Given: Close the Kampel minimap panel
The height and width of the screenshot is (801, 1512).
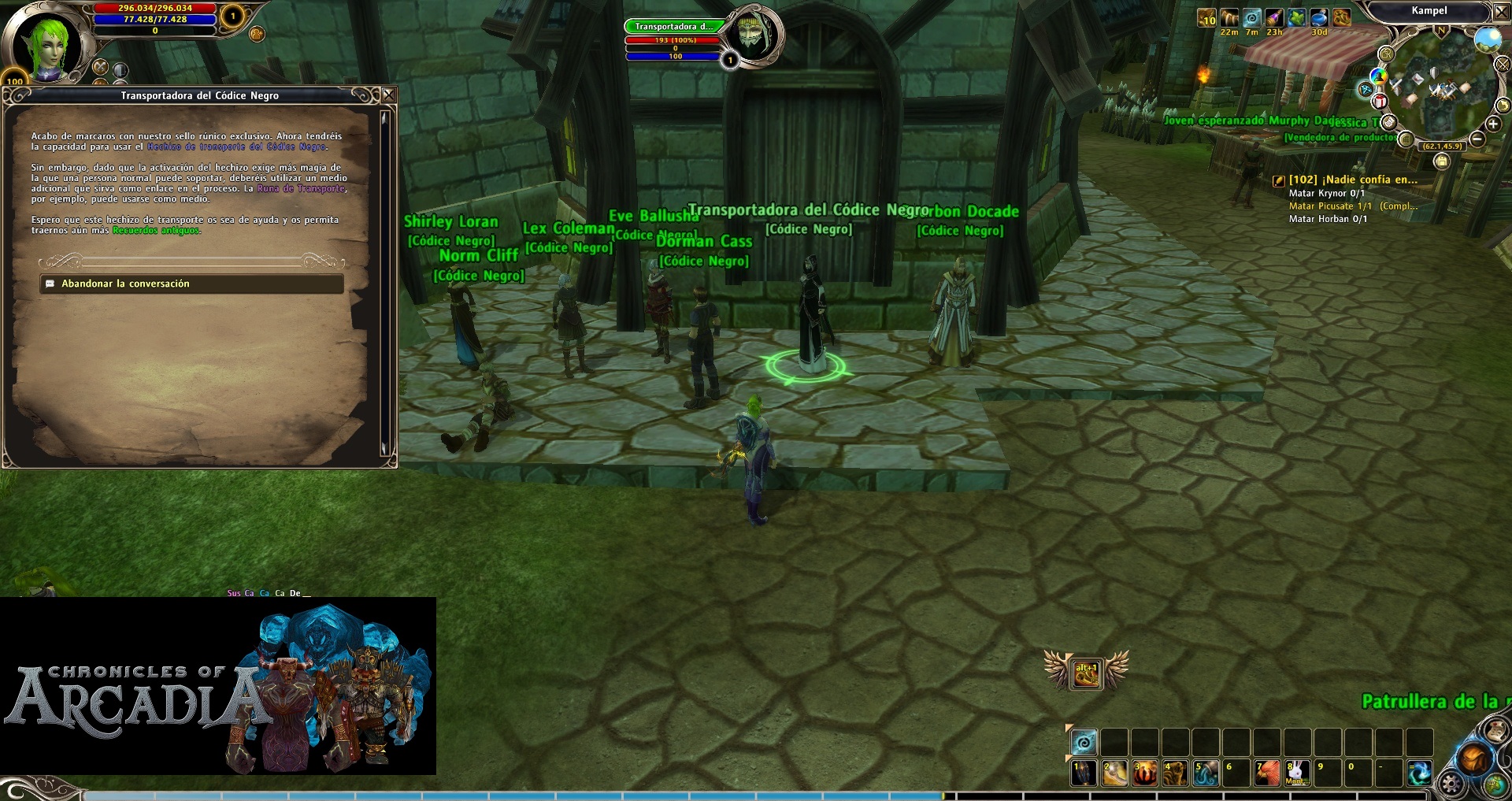Looking at the screenshot, I should coord(1501,12).
